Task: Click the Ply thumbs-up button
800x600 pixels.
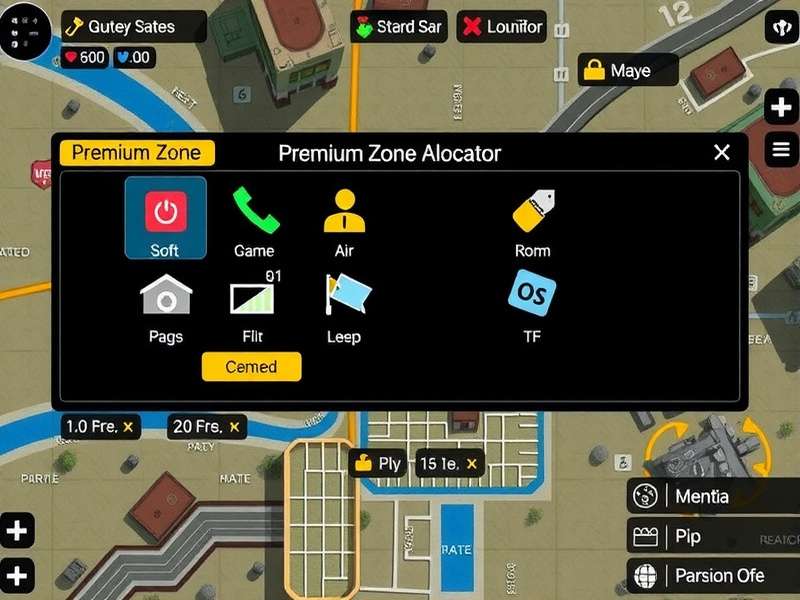Action: point(377,463)
